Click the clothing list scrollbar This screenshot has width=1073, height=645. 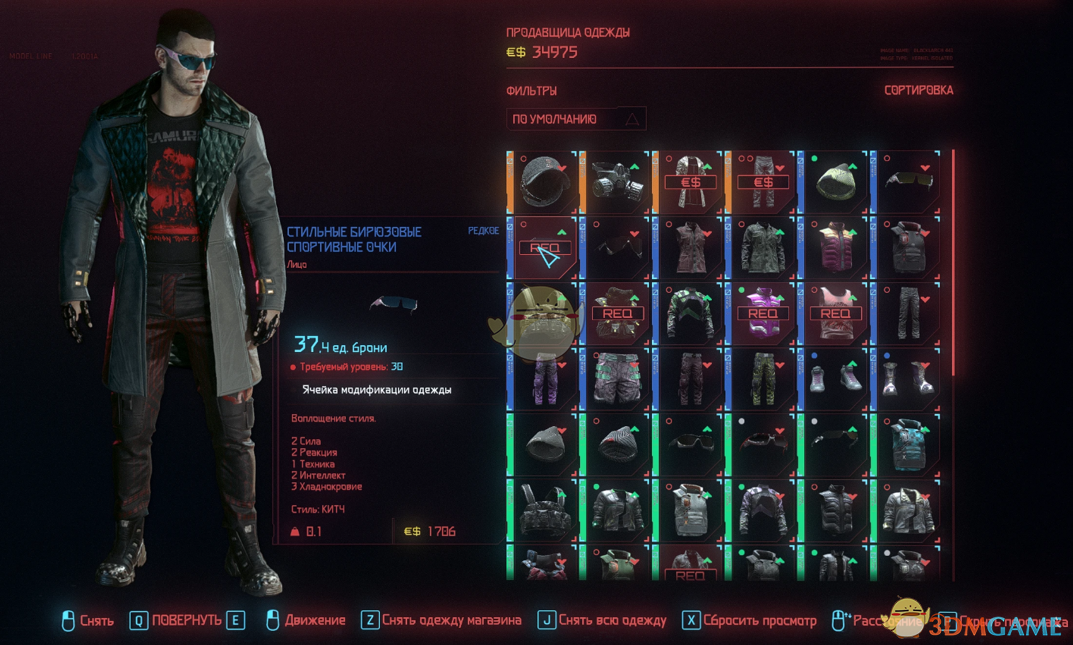pos(953,262)
